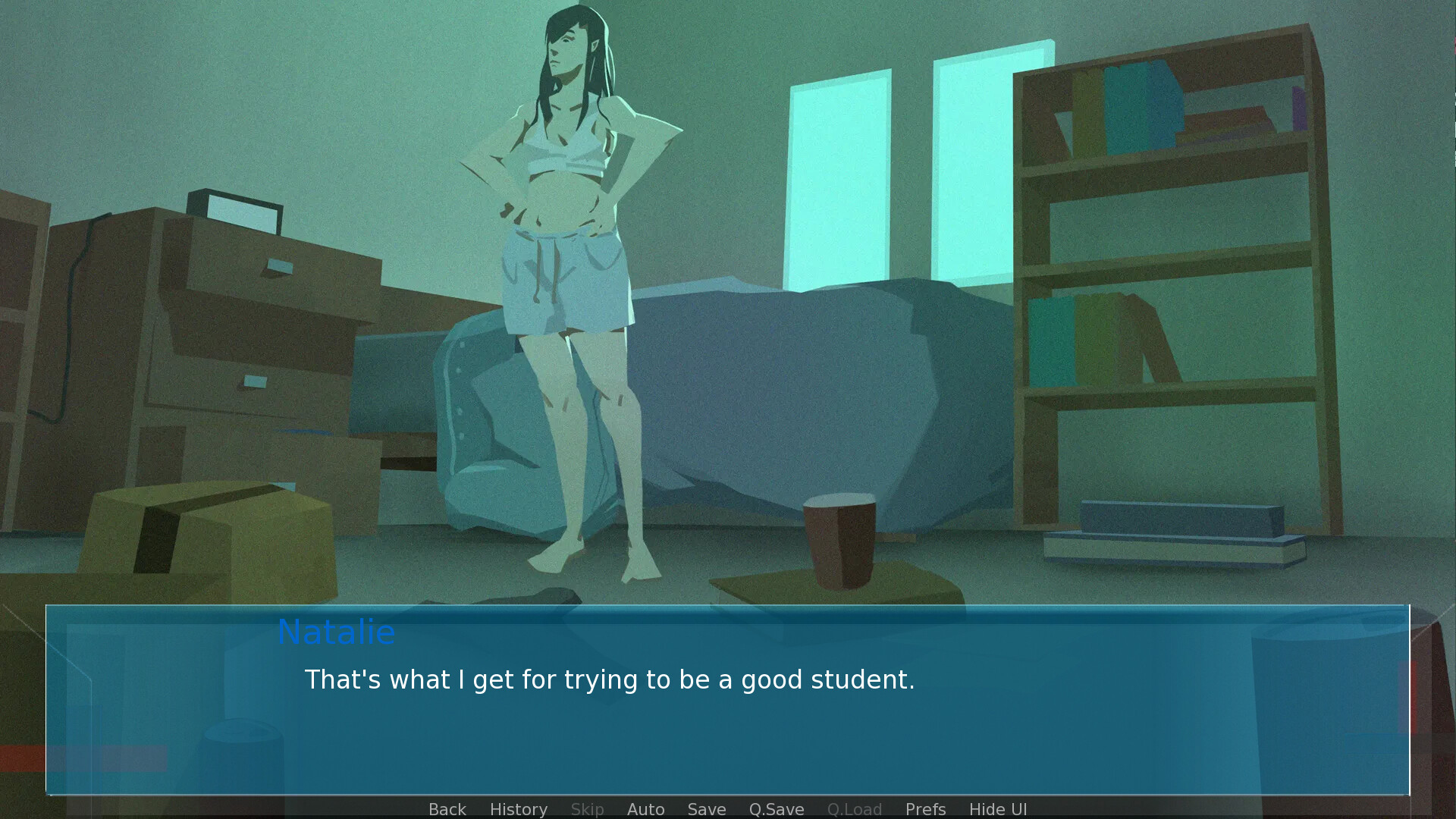Open the History log

(x=518, y=809)
